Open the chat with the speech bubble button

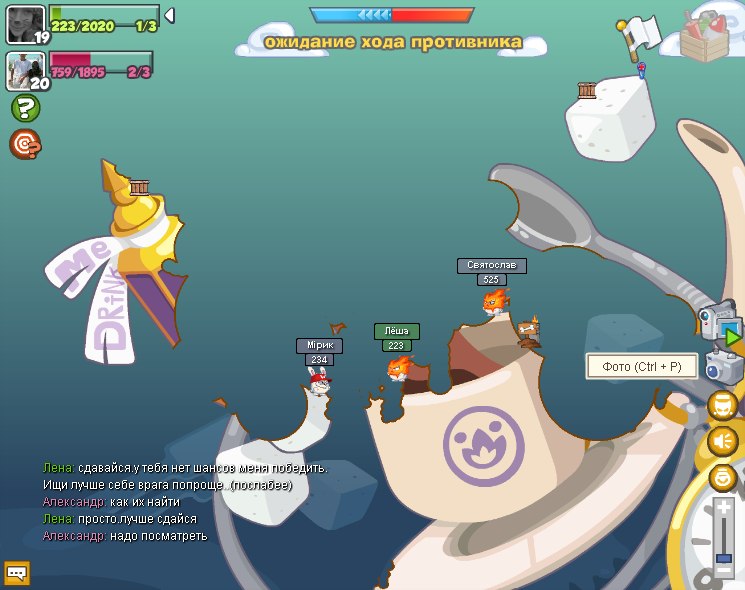coord(17,572)
